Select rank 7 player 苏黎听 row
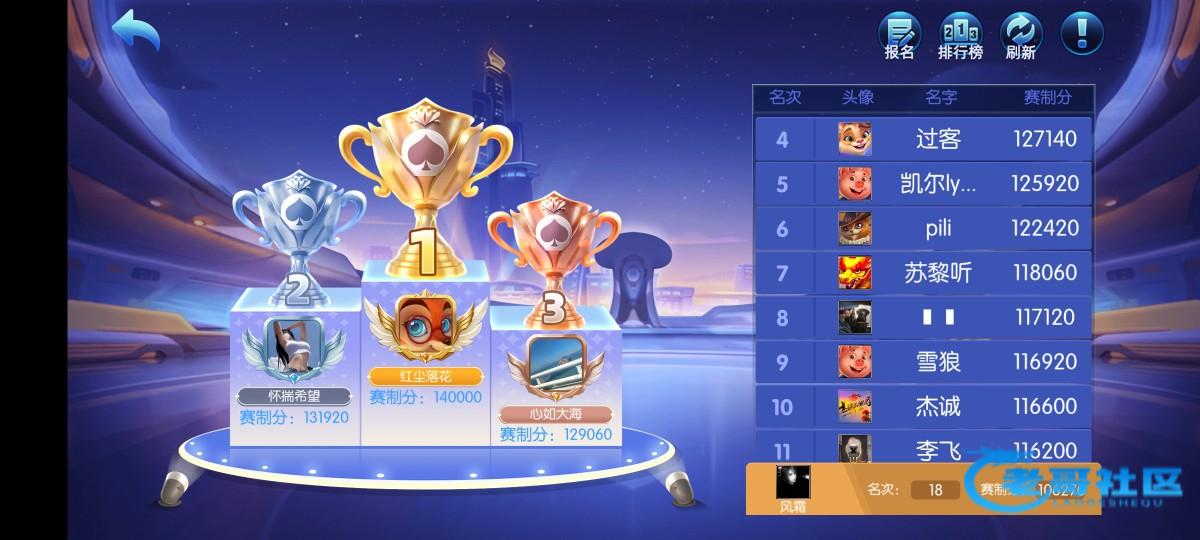Screen dimensions: 1200x540 tap(922, 273)
